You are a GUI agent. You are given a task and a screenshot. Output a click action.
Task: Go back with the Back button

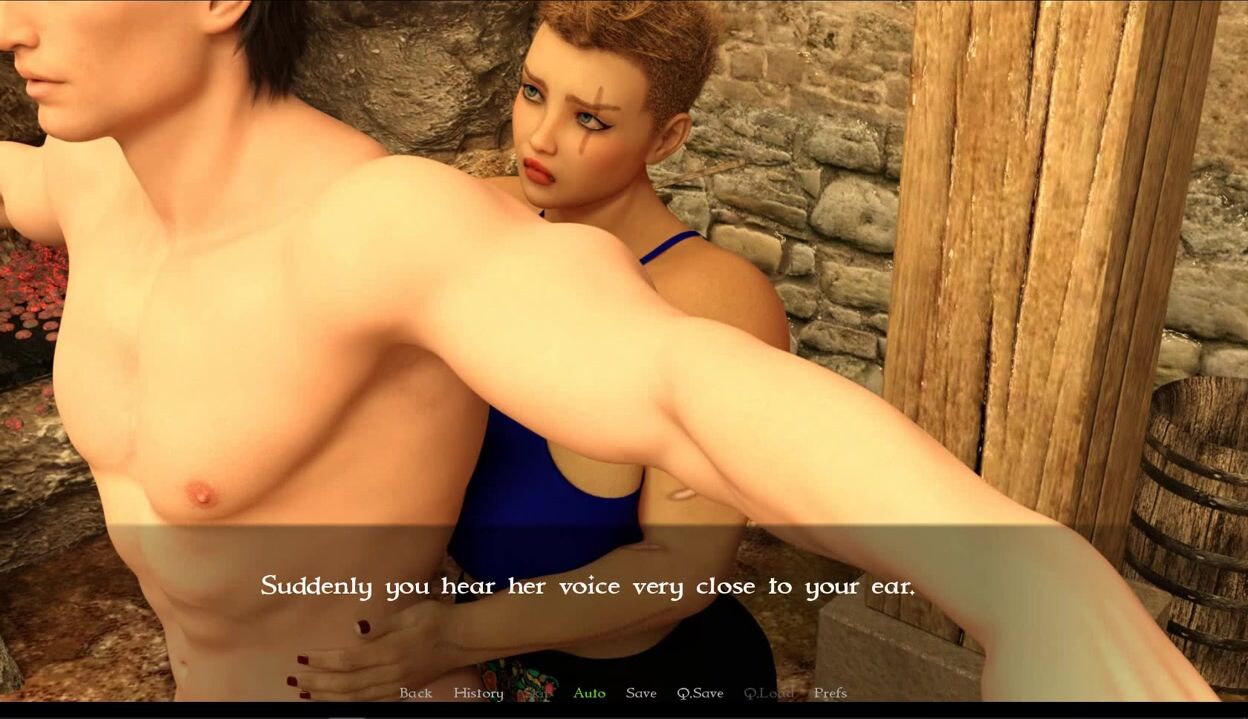pos(416,693)
